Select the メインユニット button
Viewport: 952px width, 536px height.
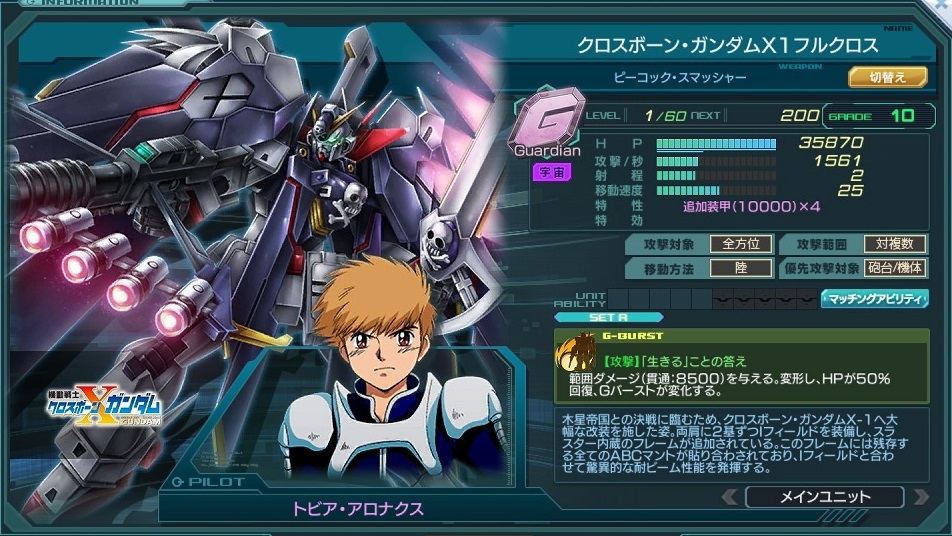tap(825, 497)
